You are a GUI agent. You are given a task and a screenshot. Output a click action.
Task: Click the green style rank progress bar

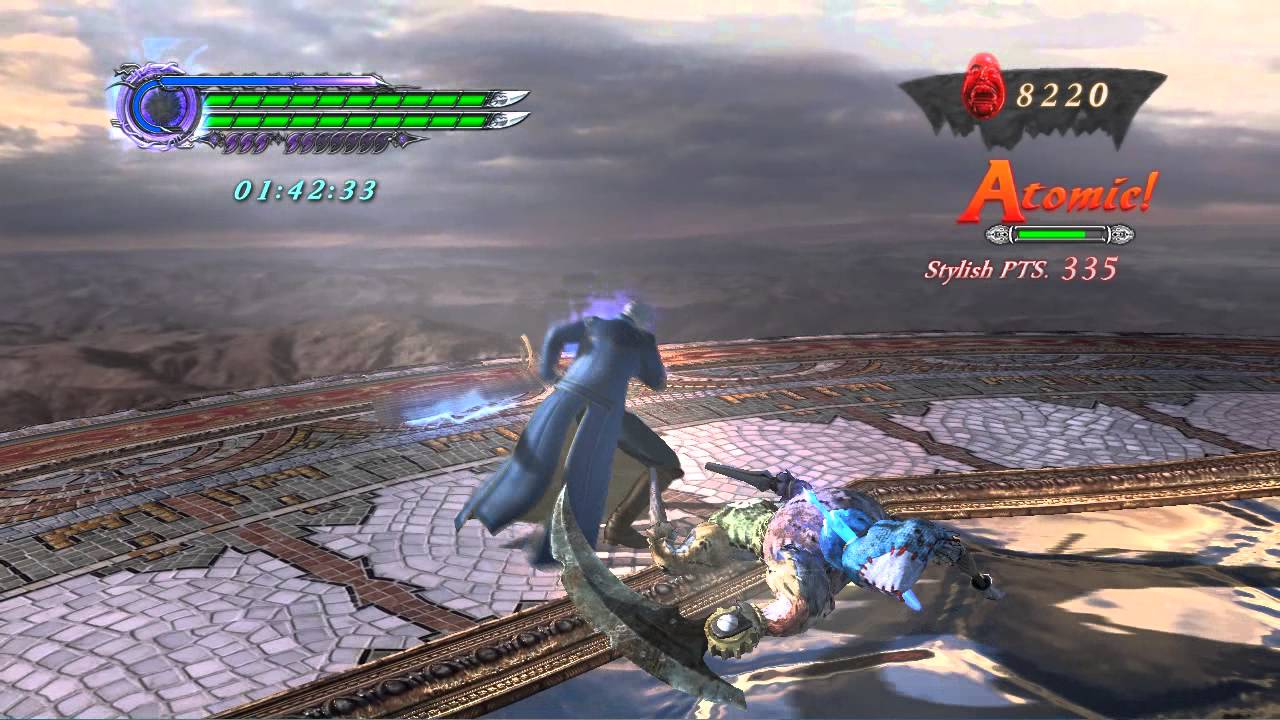[x=1052, y=233]
